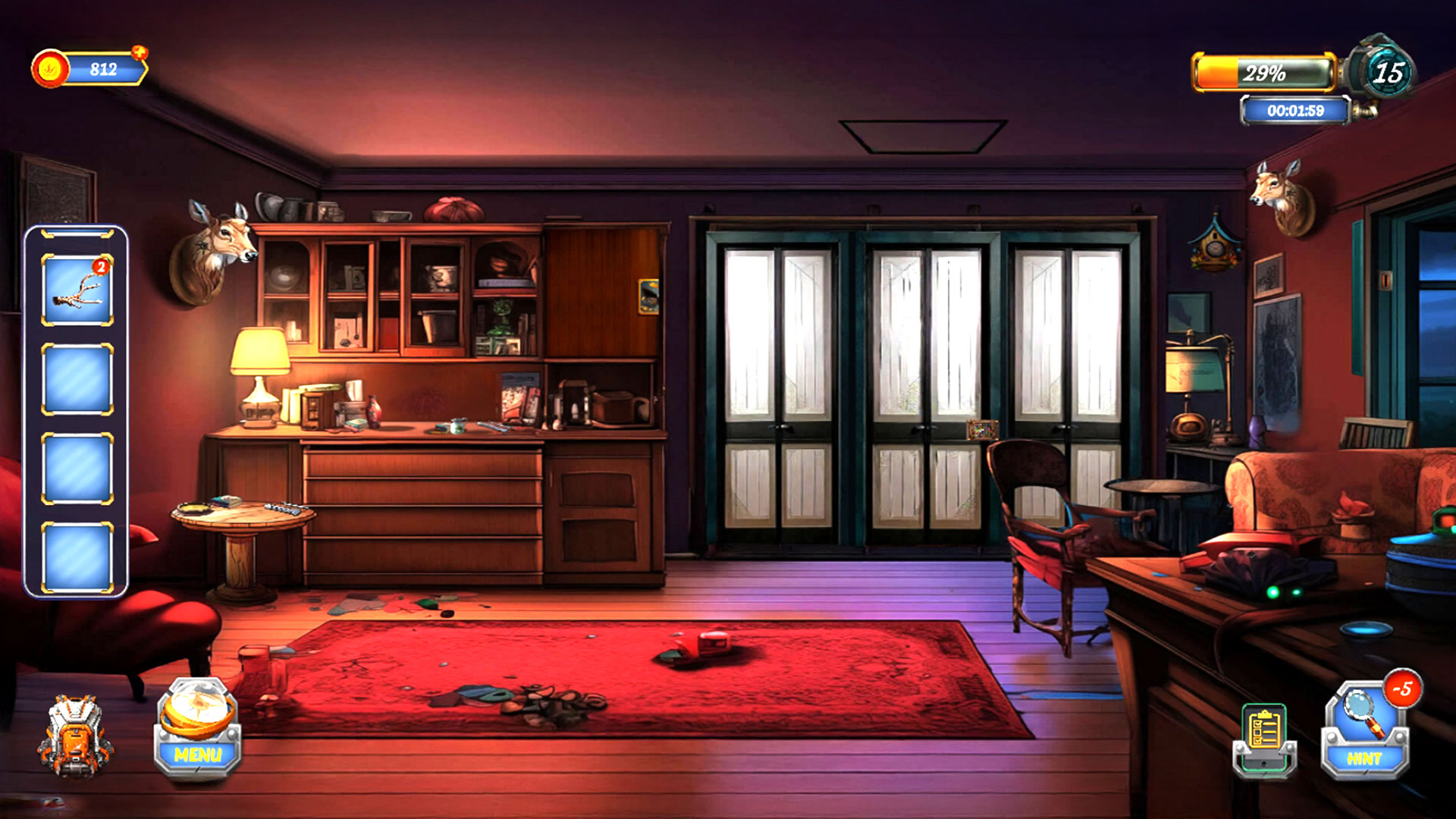Viewport: 1456px width, 819px height.
Task: Open the clipboard task list
Action: coord(1264,739)
